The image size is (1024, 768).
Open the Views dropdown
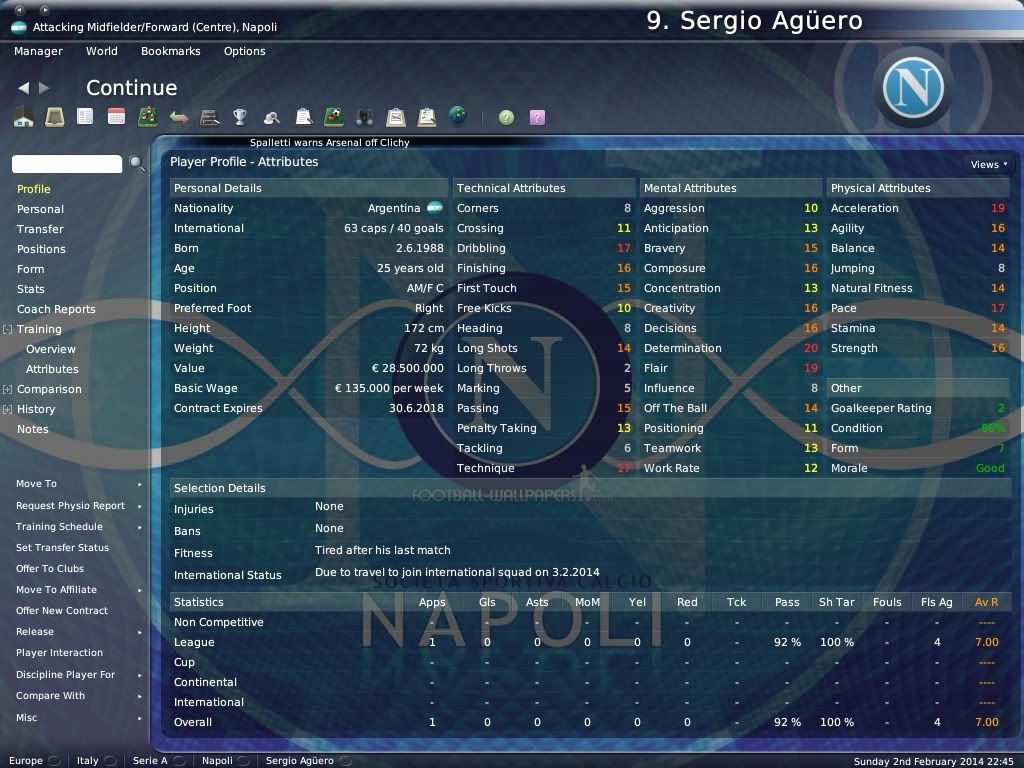[x=988, y=164]
